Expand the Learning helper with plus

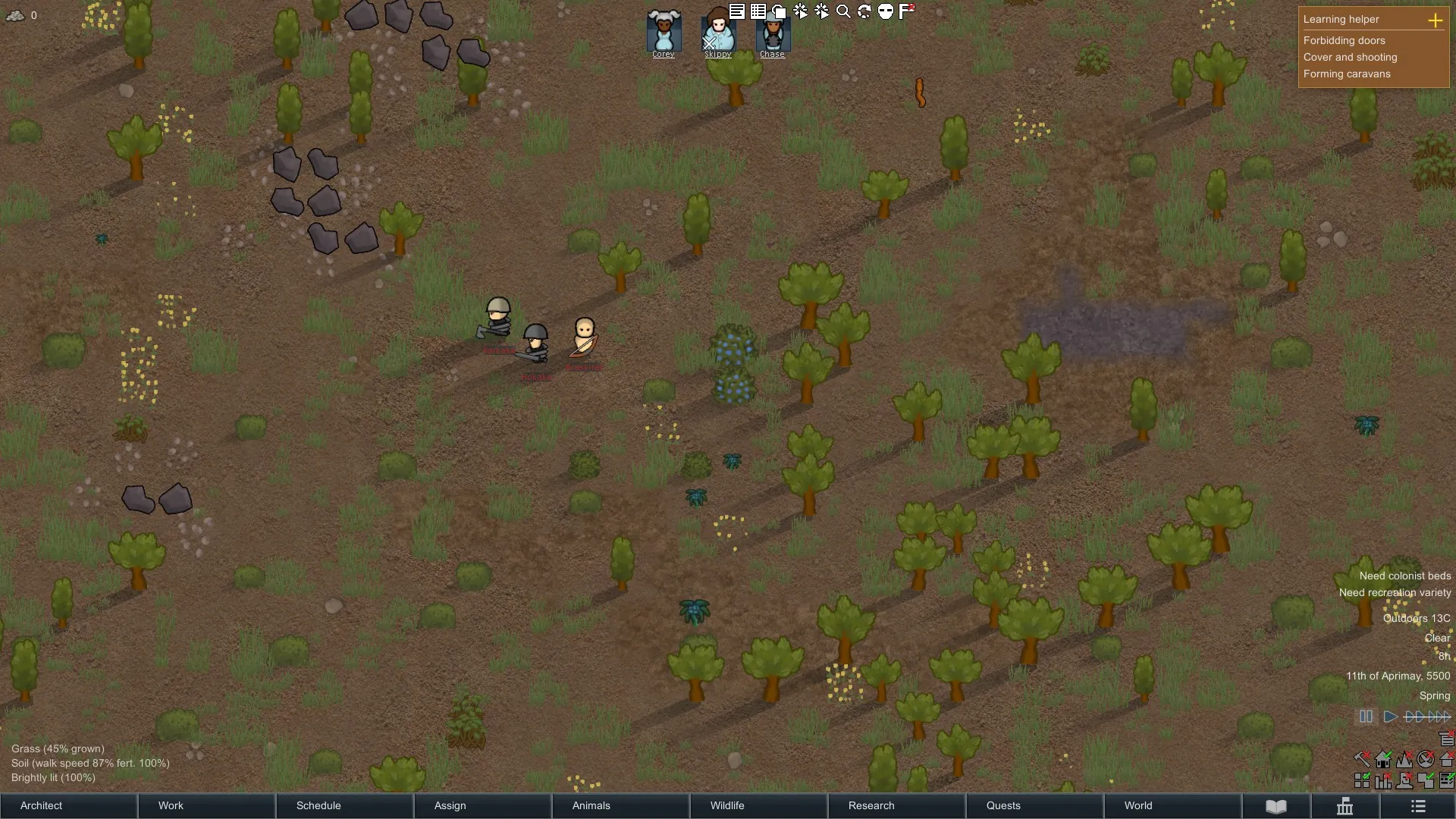tap(1435, 20)
